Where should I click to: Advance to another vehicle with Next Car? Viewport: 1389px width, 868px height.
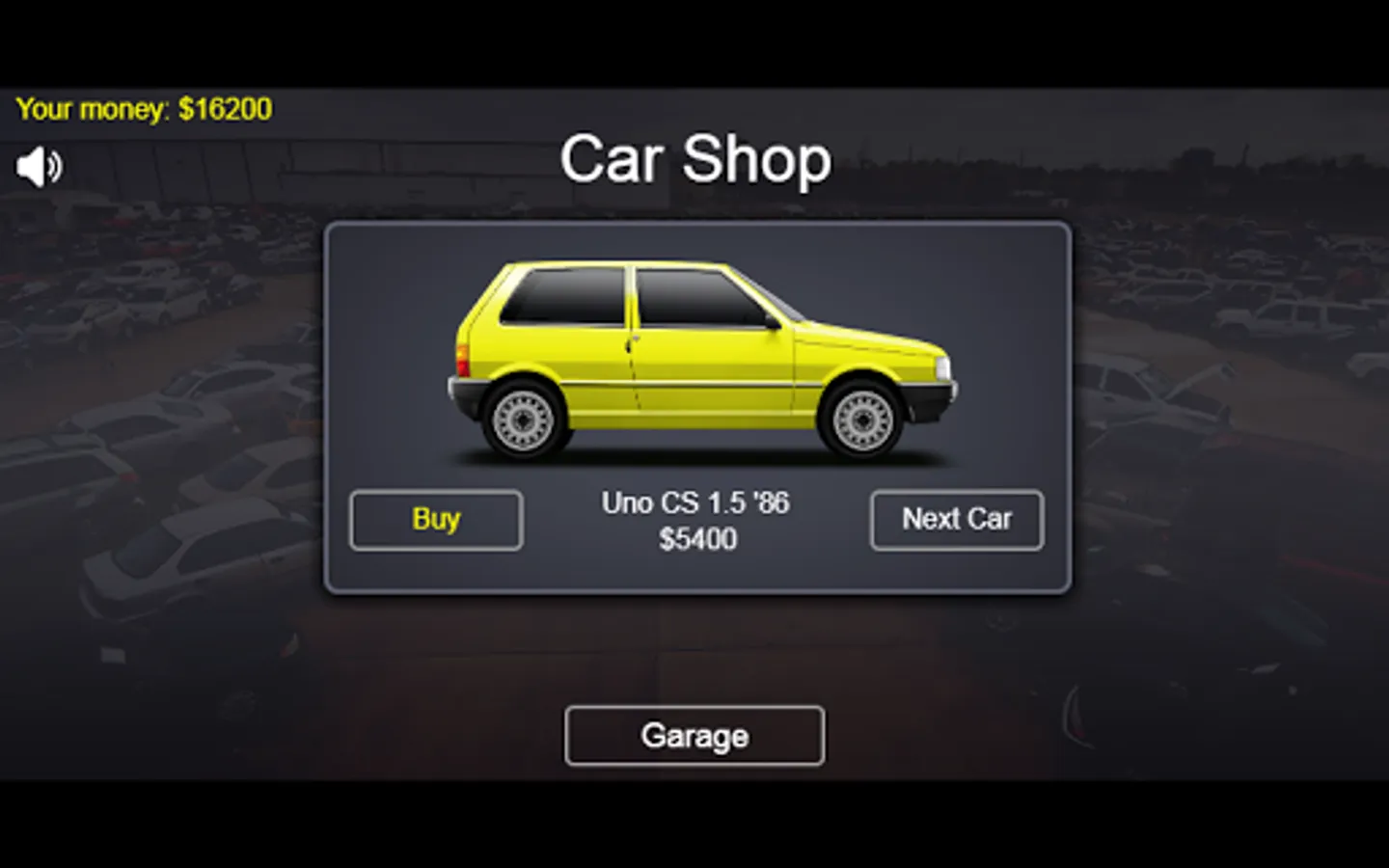[956, 520]
